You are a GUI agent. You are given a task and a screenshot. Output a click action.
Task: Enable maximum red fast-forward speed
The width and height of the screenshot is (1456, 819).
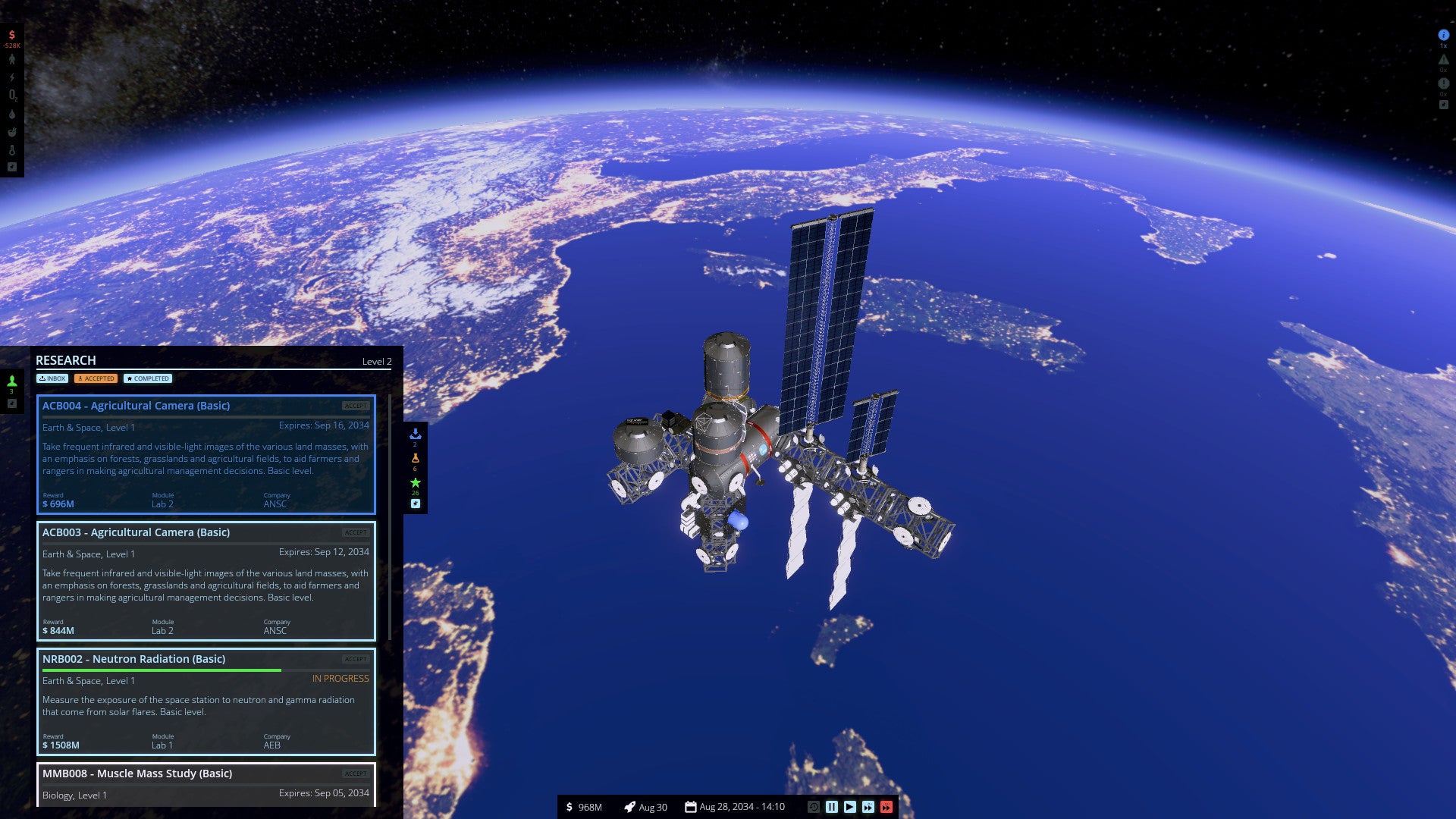pos(885,807)
